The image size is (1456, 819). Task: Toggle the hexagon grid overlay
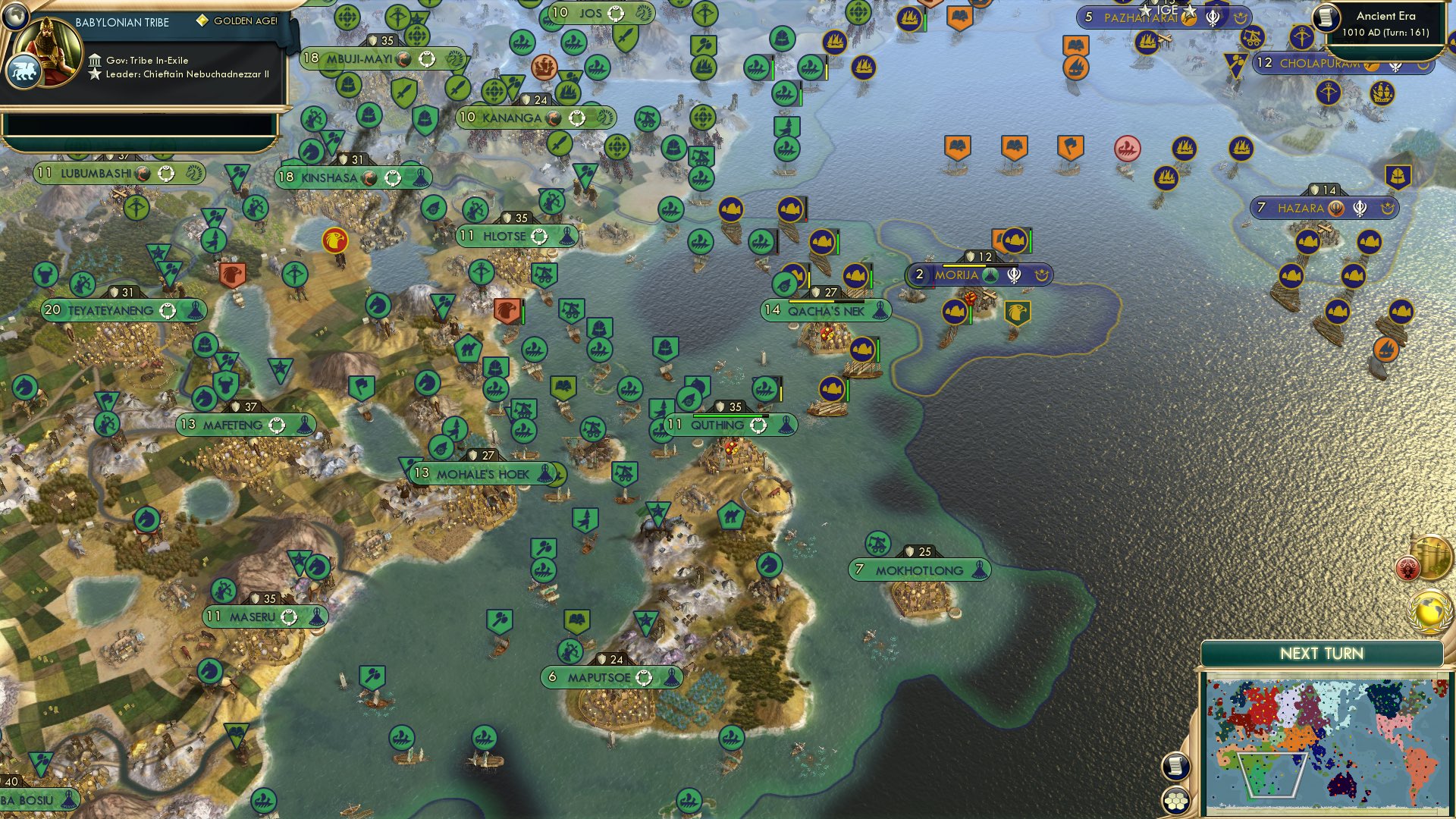pos(1175,802)
